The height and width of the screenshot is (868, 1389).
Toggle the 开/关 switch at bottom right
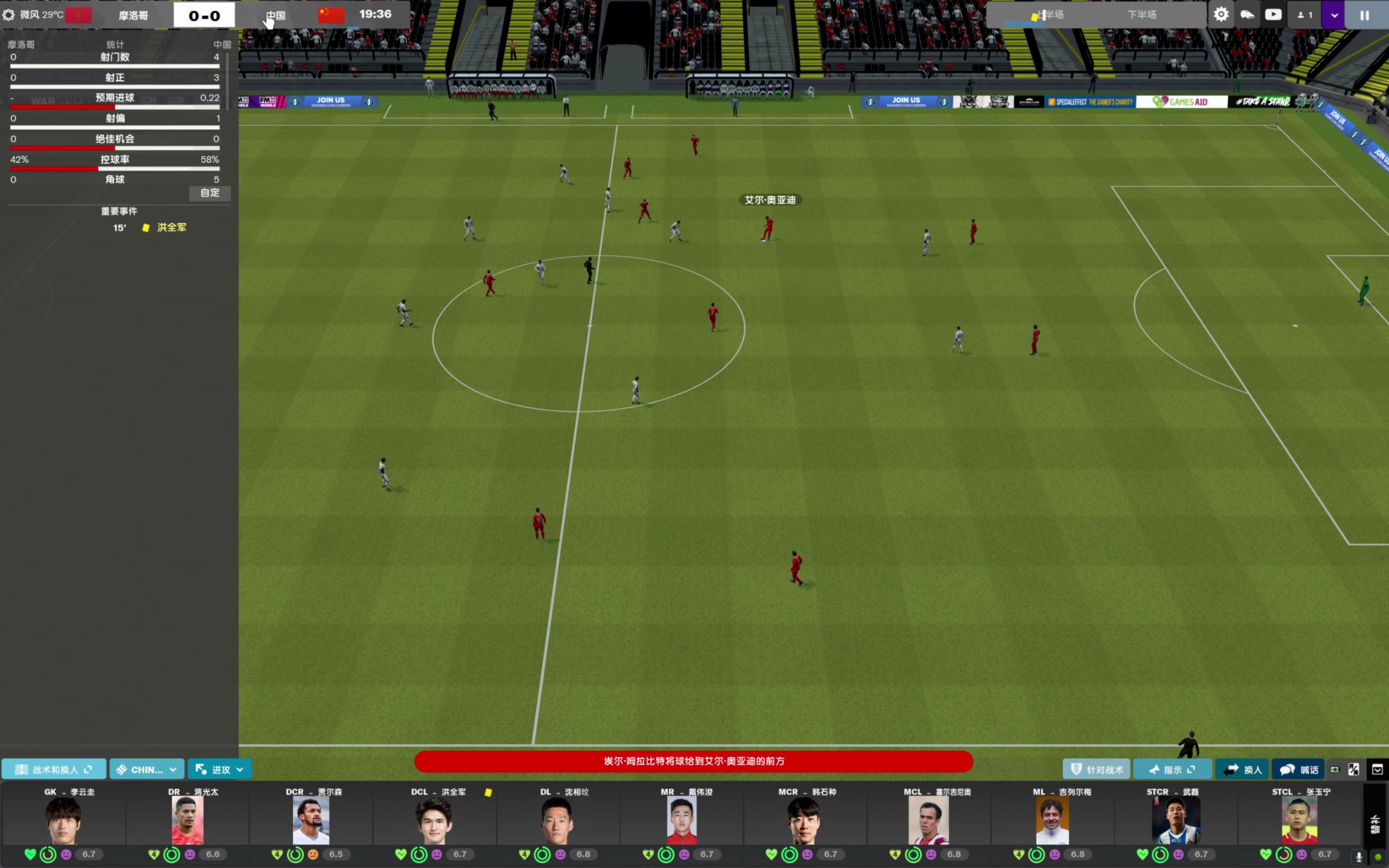(x=1353, y=769)
